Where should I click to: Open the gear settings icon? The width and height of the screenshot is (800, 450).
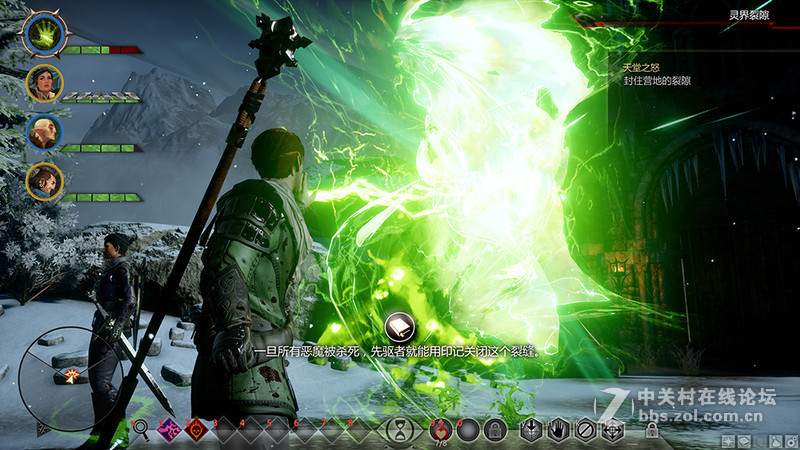tap(790, 441)
